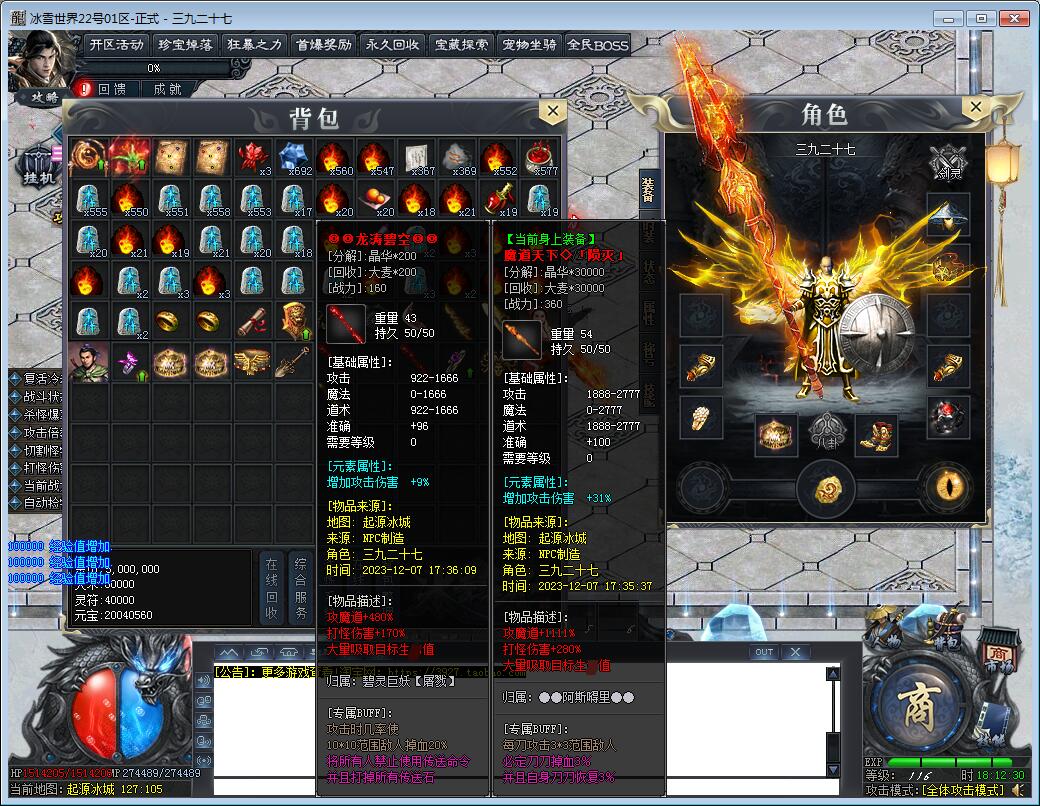
Task: Open the 成就 achievements button
Action: tap(167, 89)
